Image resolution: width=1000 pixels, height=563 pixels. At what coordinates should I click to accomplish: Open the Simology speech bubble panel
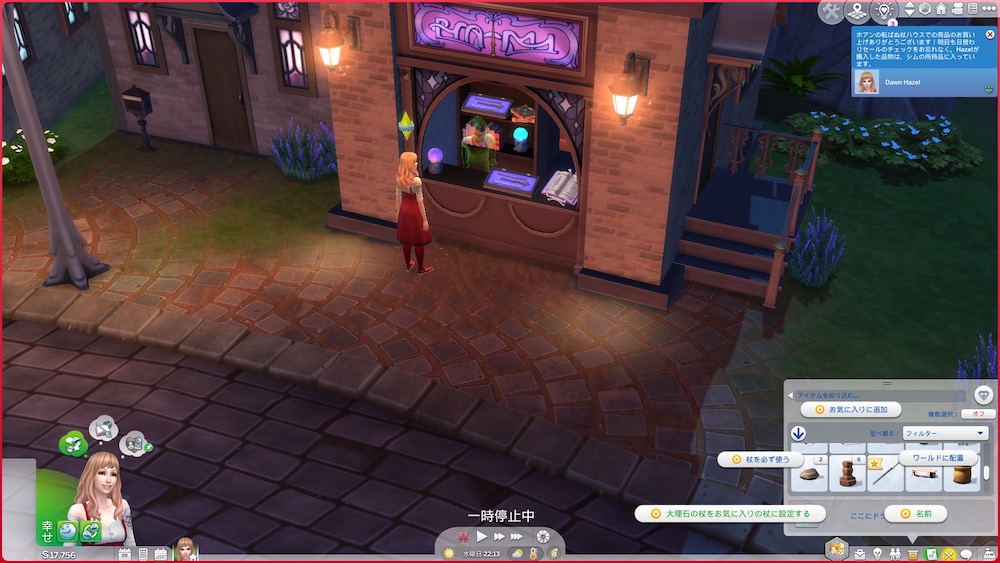pos(966,553)
